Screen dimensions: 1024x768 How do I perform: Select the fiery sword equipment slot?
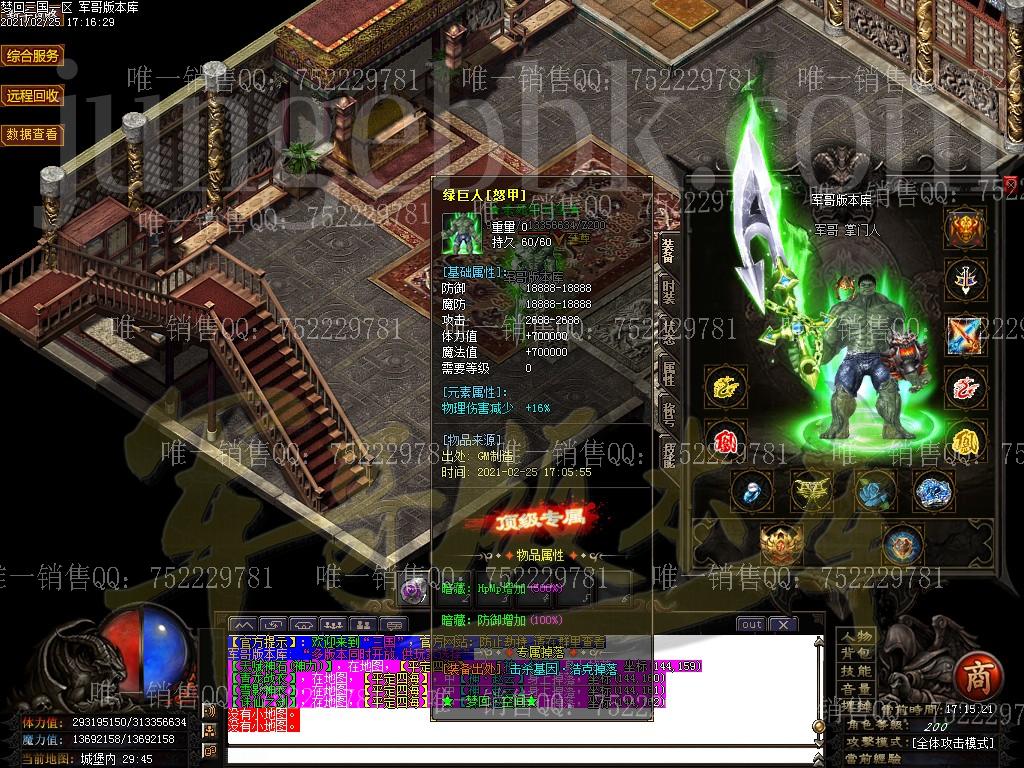(965, 333)
